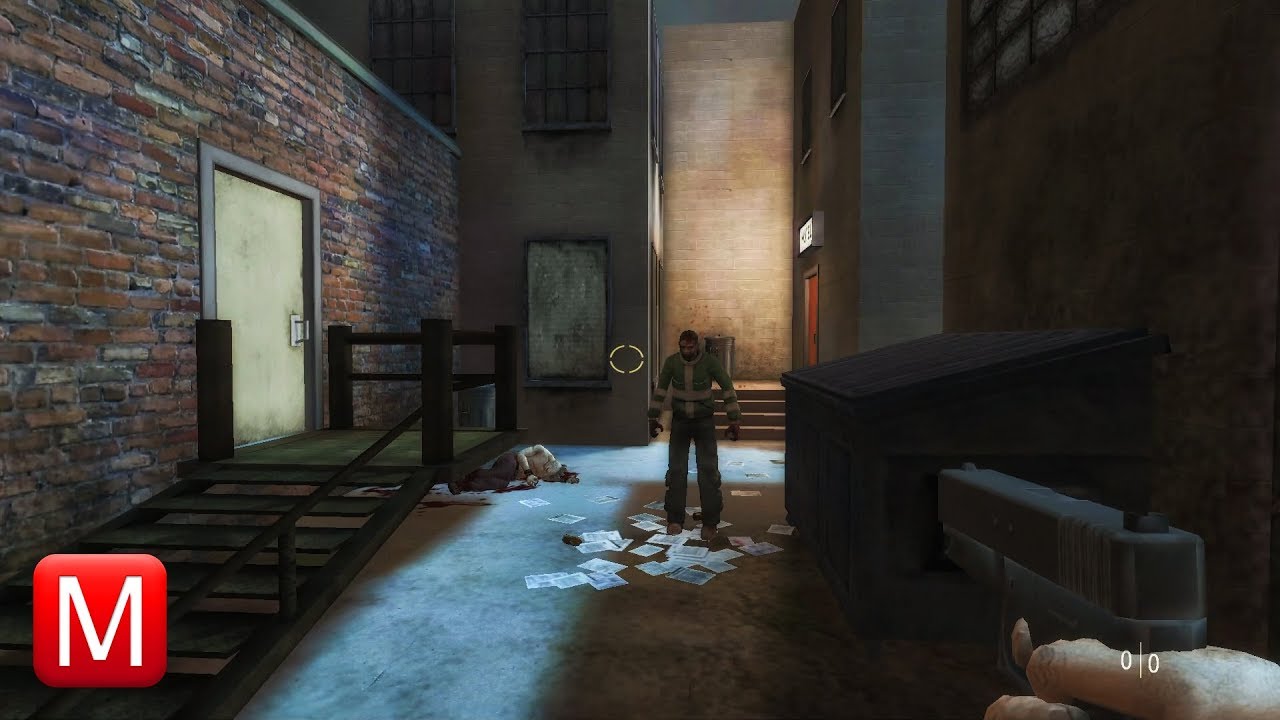Click the zombie's left glowing hand

(737, 432)
